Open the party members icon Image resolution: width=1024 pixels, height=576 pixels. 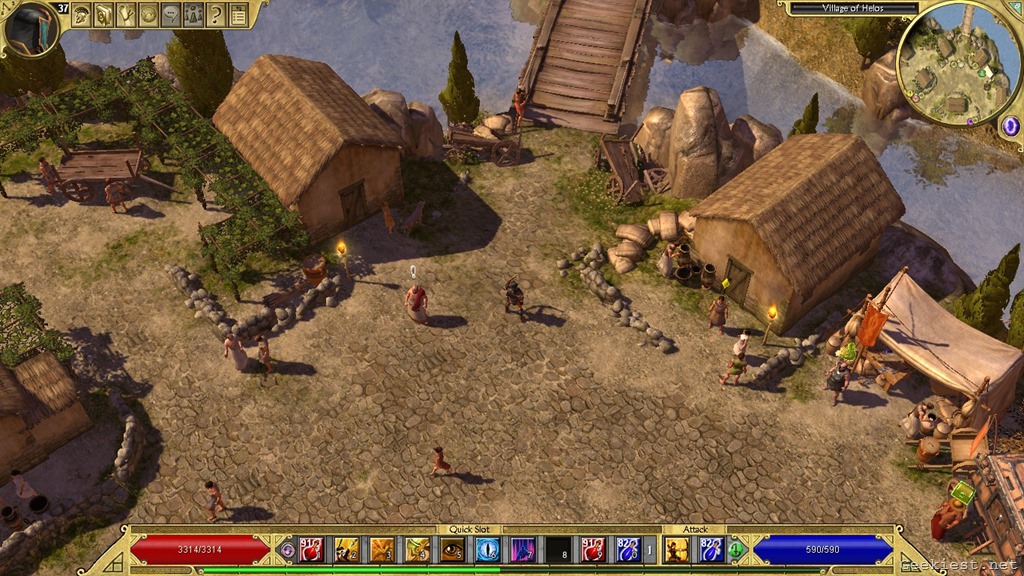coord(193,14)
